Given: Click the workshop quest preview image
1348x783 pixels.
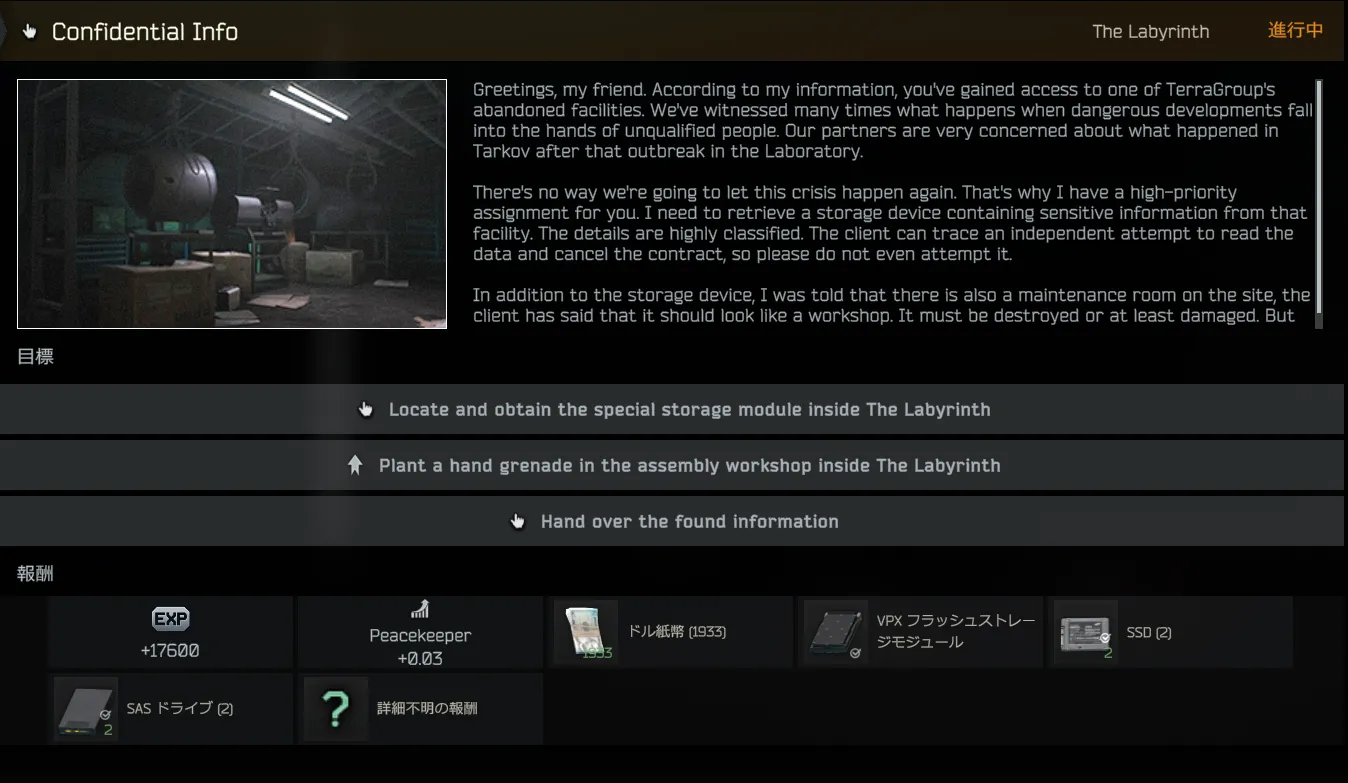Looking at the screenshot, I should point(231,204).
